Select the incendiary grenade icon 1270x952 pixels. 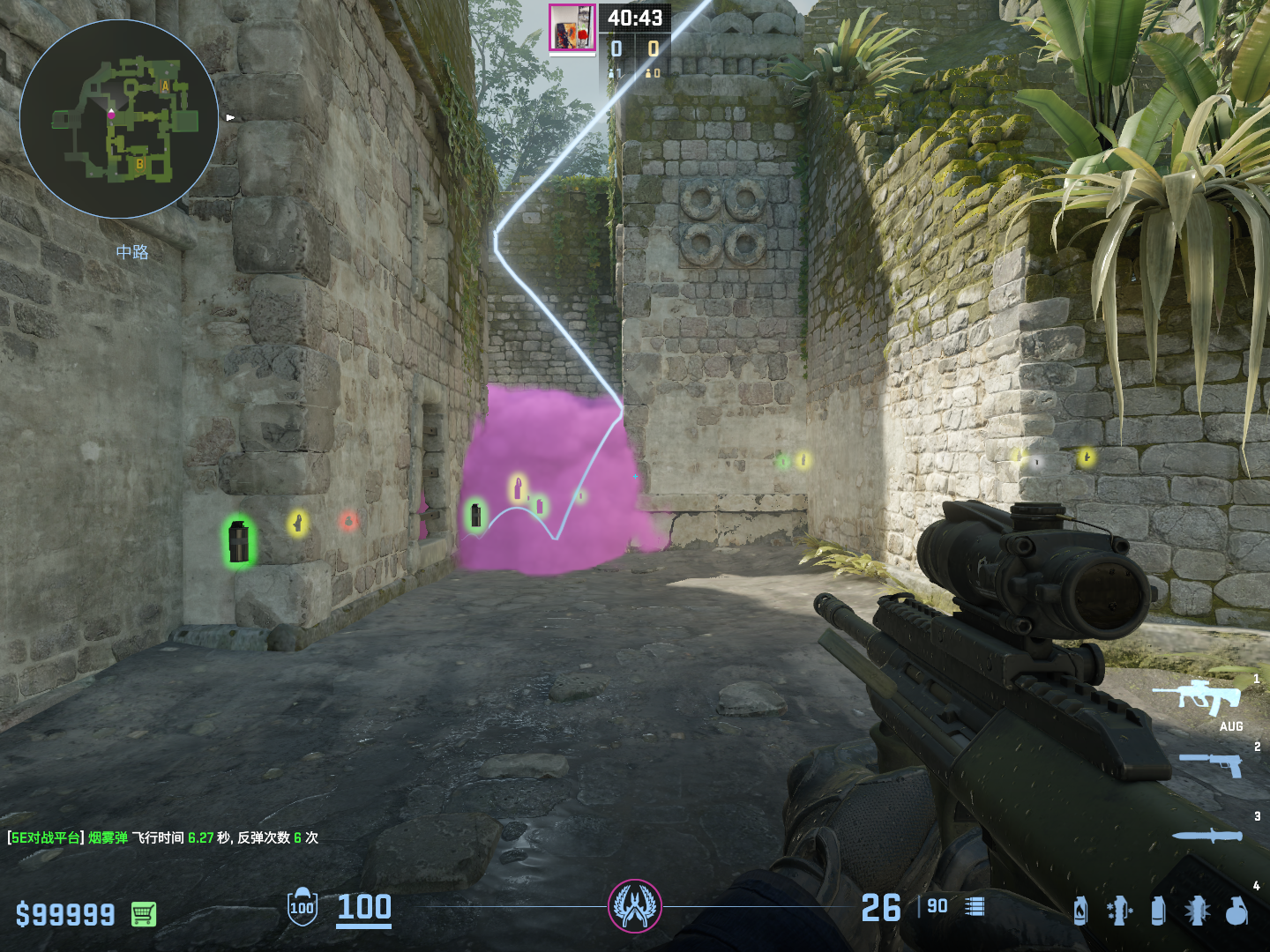1080,910
